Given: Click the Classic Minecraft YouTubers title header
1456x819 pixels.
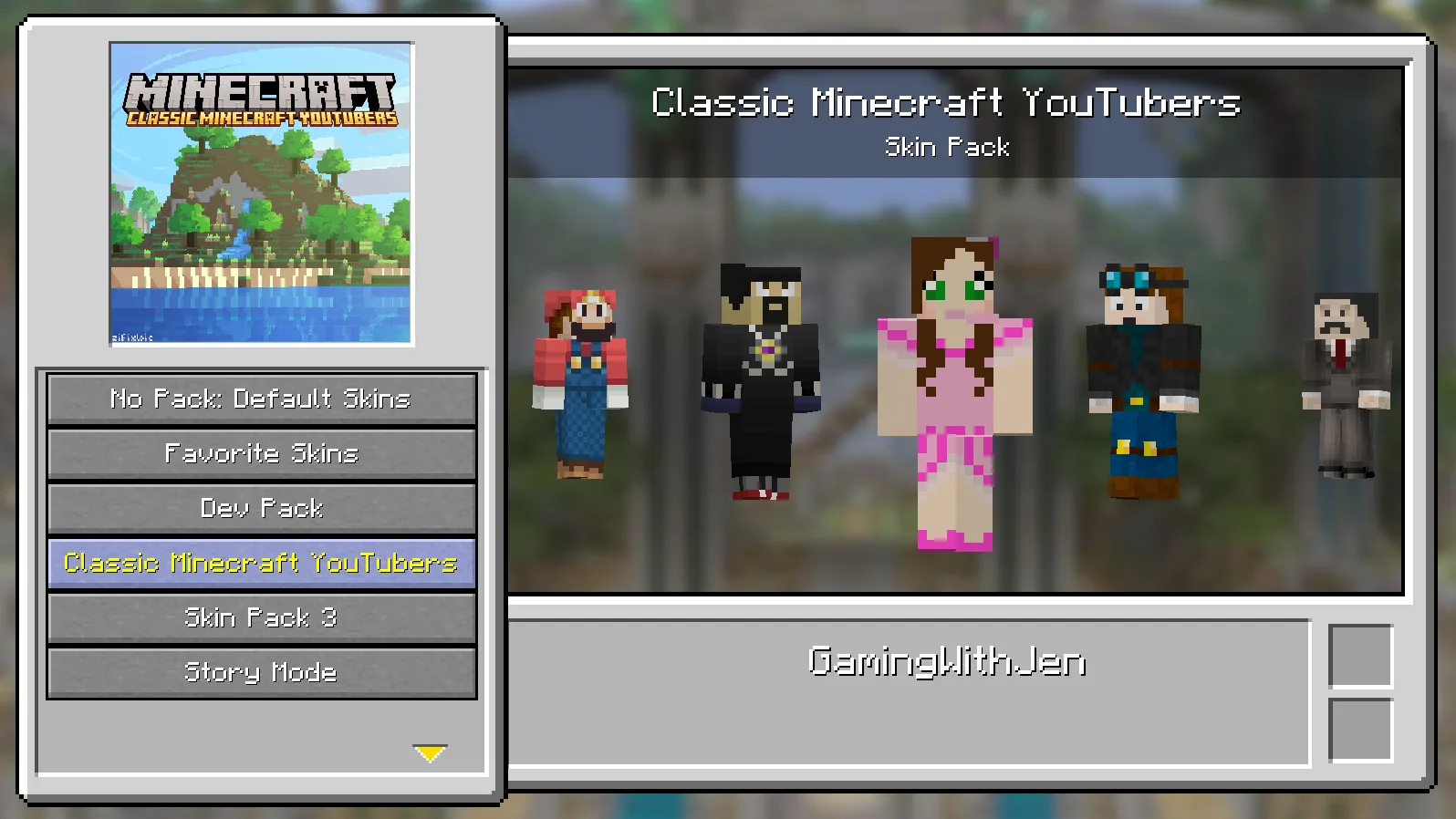Looking at the screenshot, I should tap(947, 102).
